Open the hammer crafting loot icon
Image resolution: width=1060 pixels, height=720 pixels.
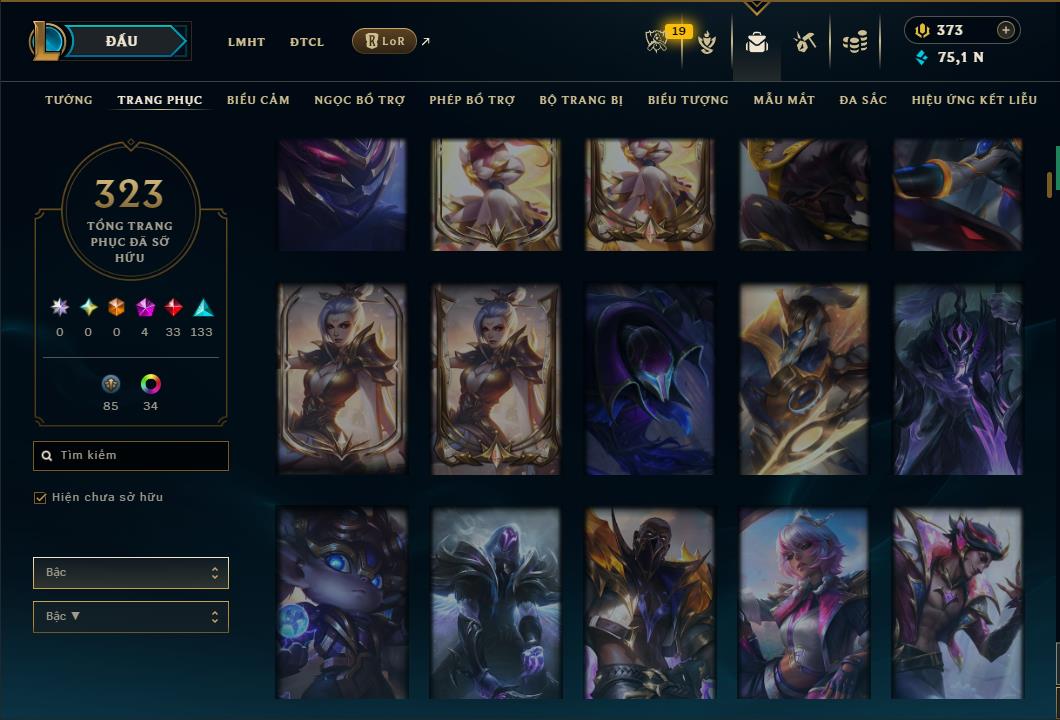click(x=805, y=42)
